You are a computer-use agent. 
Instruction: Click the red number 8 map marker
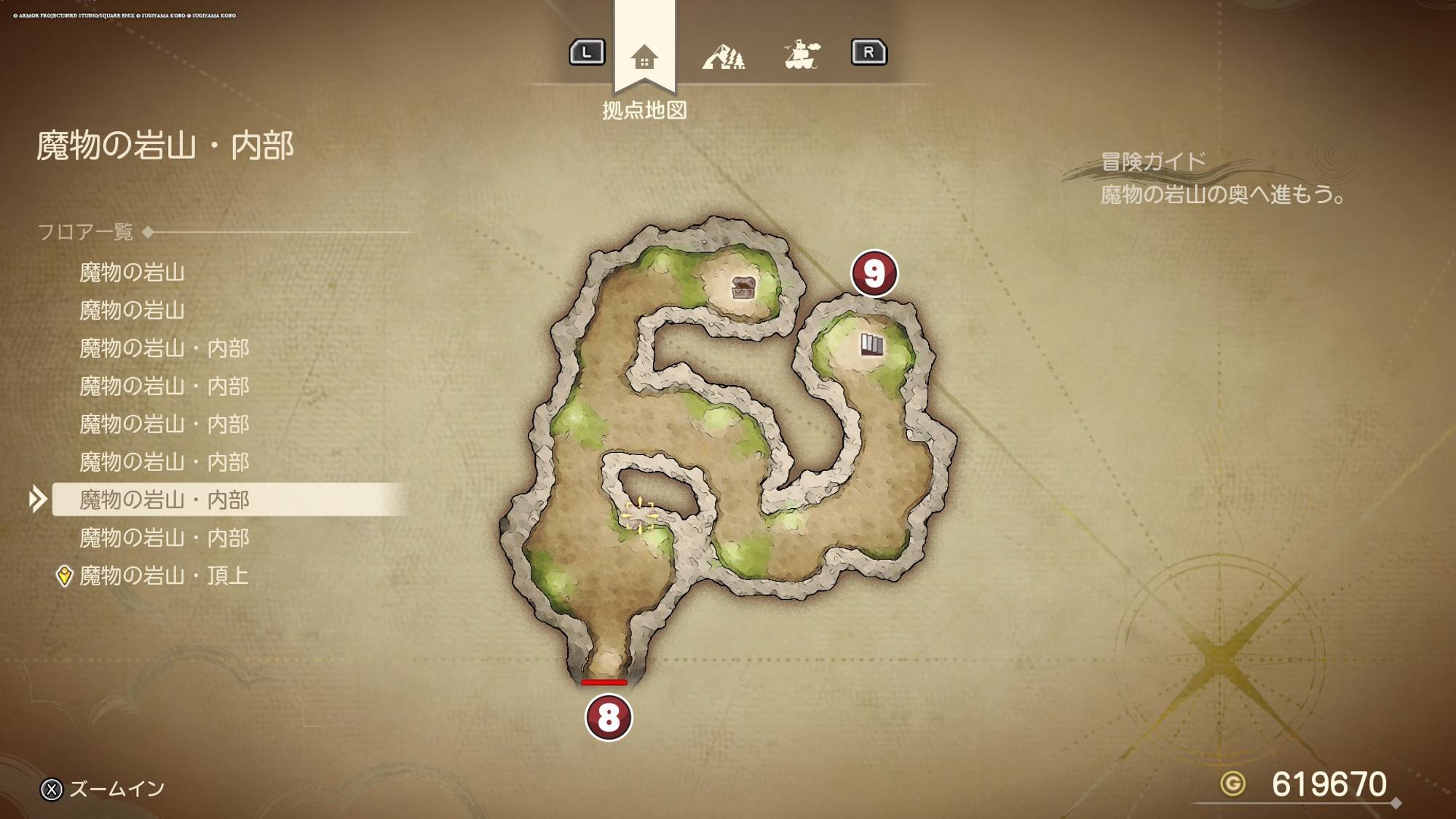click(x=609, y=718)
